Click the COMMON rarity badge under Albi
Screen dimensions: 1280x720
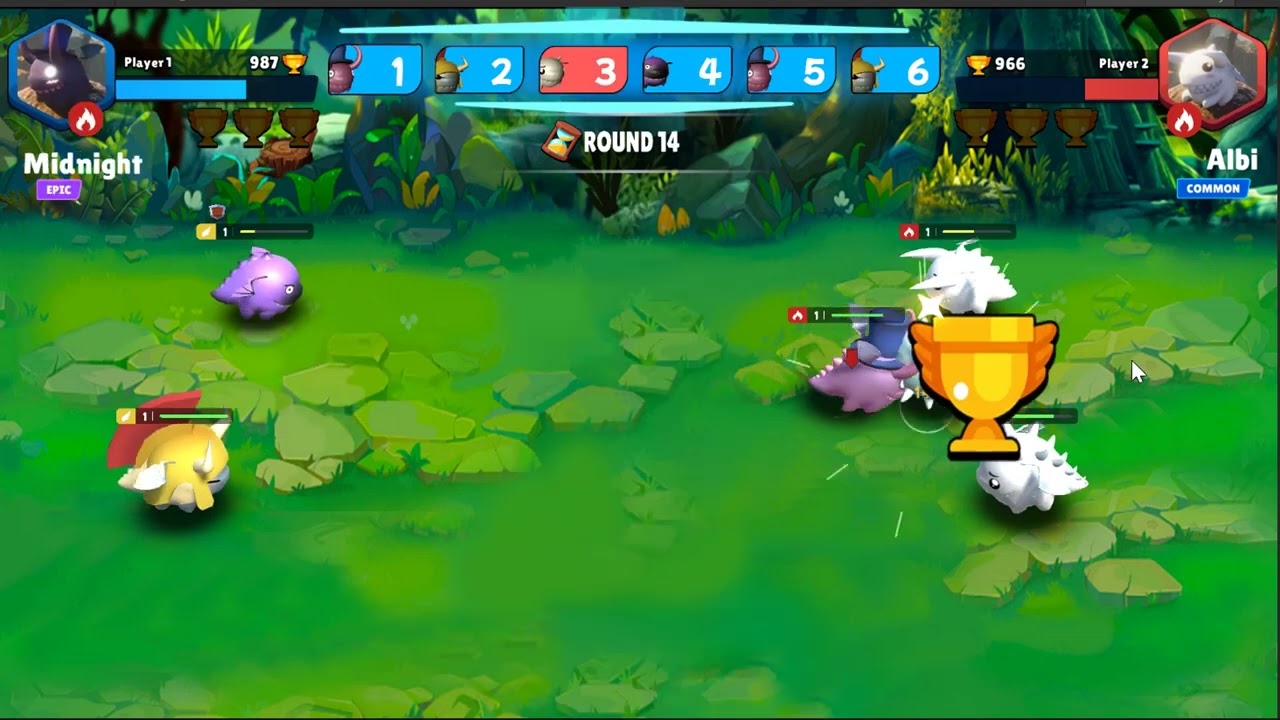(1213, 188)
